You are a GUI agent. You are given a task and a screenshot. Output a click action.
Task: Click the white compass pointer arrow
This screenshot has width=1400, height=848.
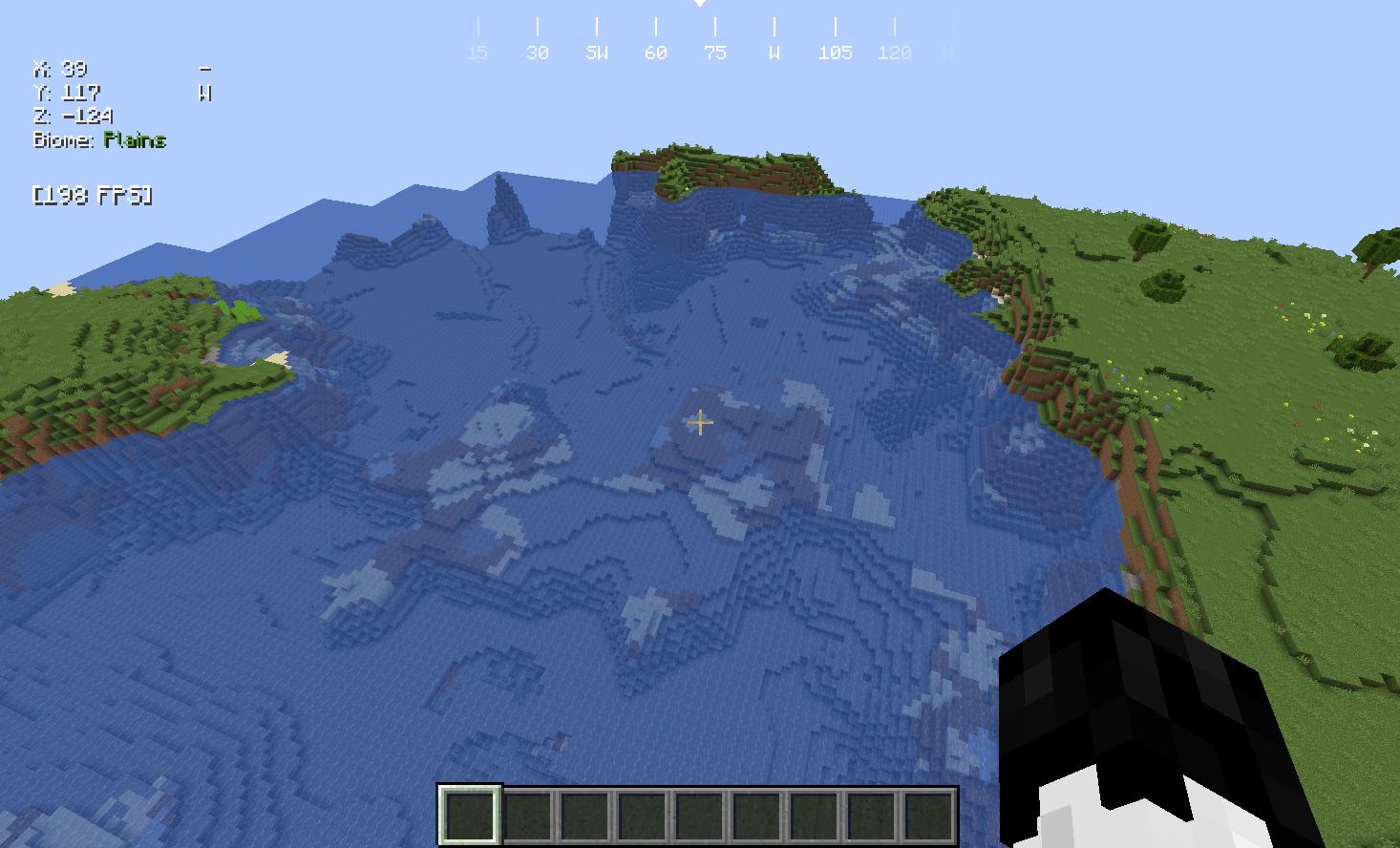(700, 5)
